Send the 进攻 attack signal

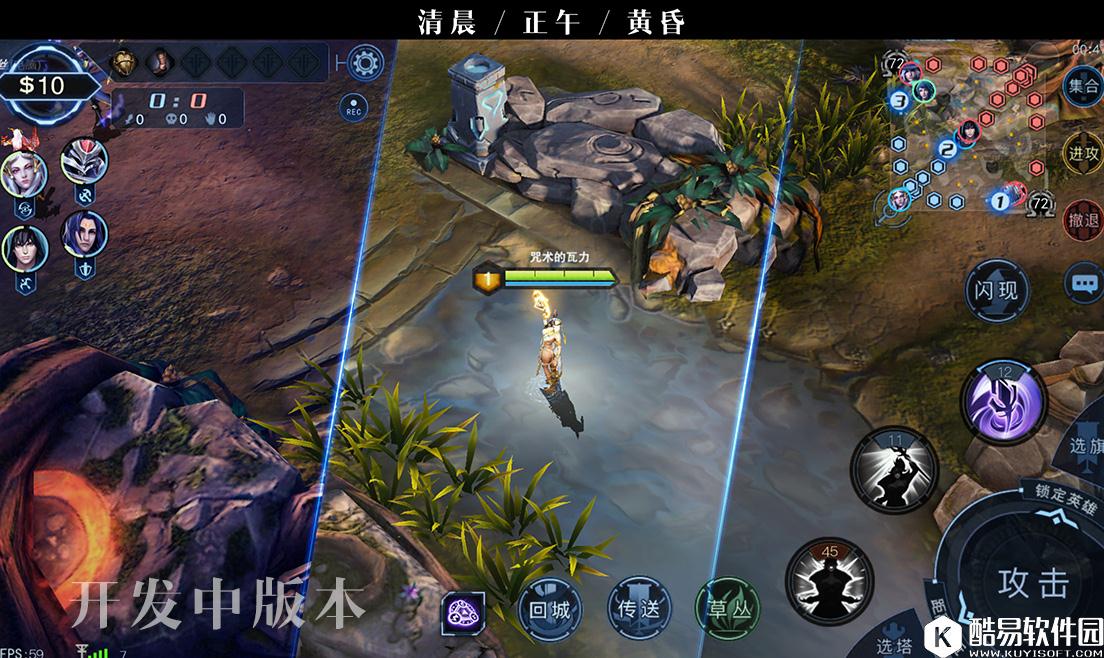tap(1083, 153)
